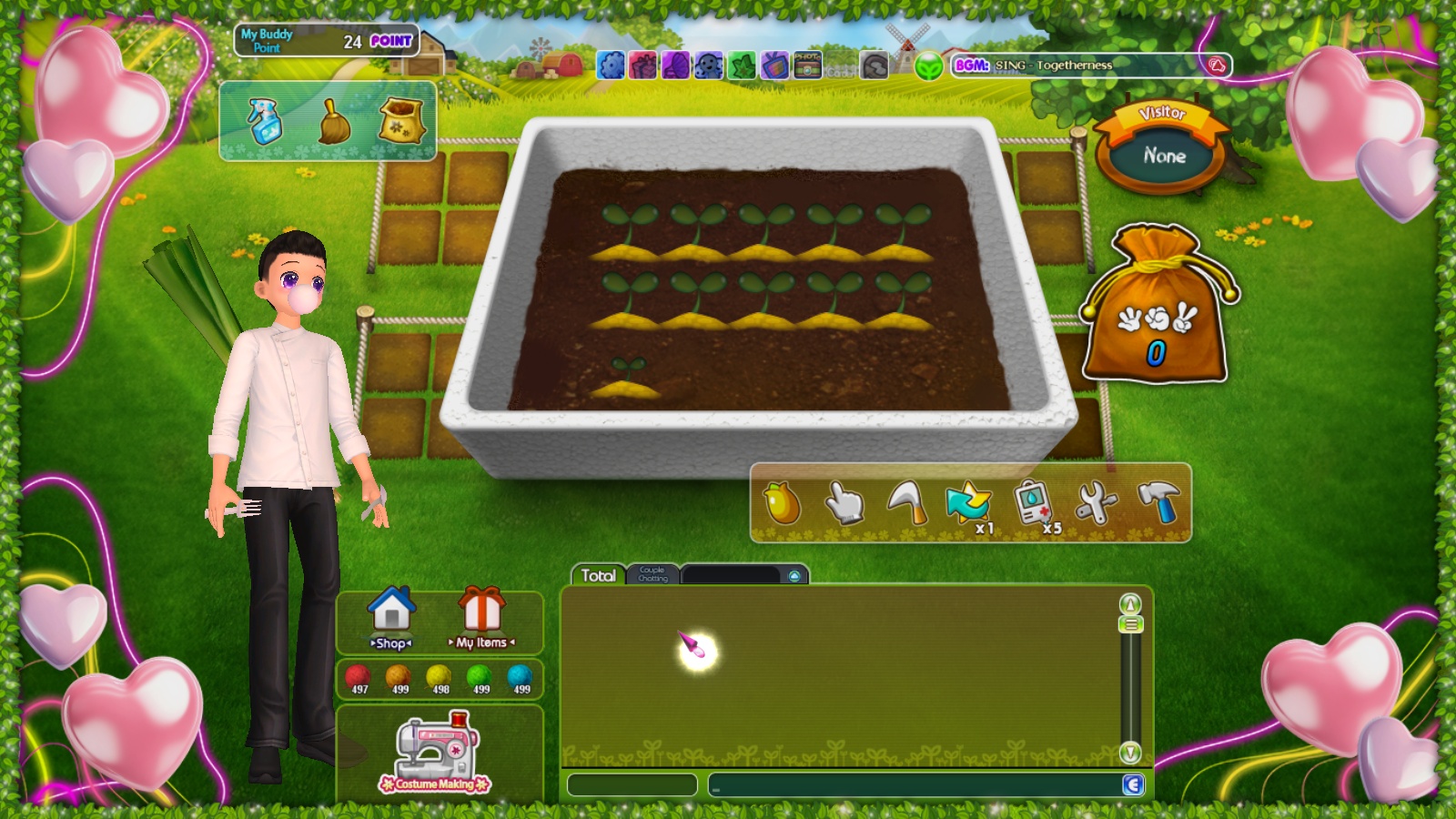
Task: Launch Costume Making sewing machine
Action: [436, 752]
